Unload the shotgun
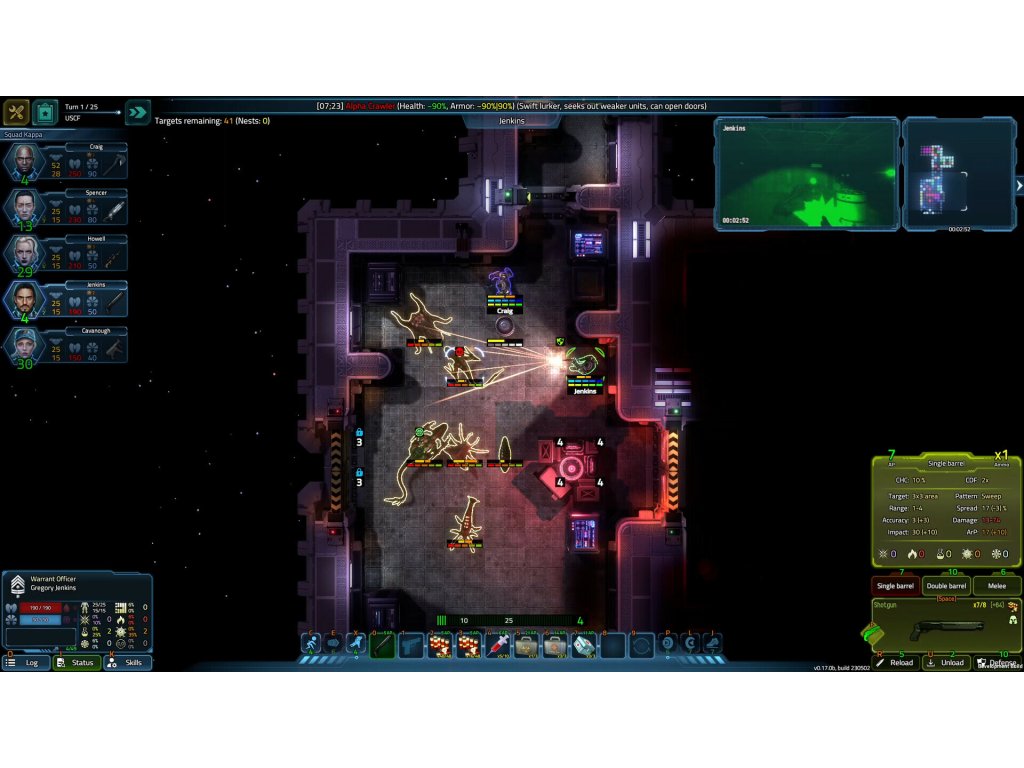The image size is (1024, 768). click(946, 662)
